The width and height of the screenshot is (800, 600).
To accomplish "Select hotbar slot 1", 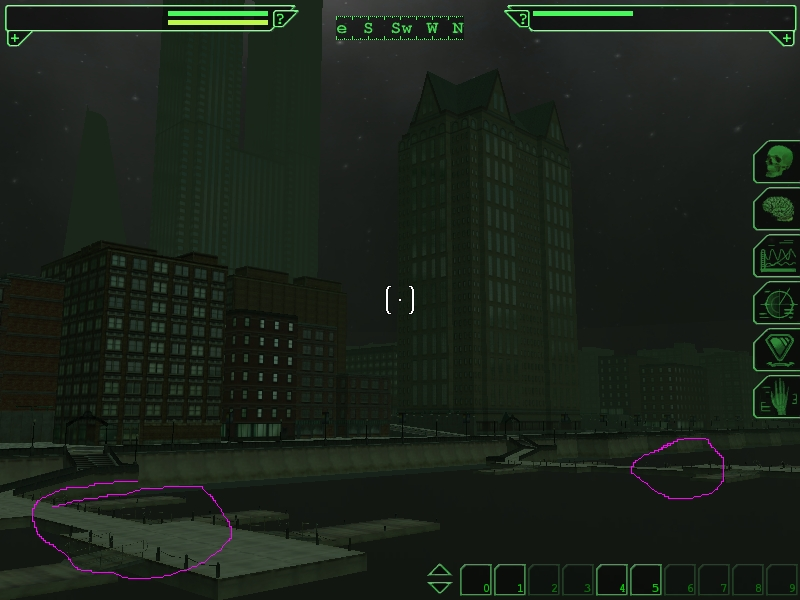I will (511, 580).
